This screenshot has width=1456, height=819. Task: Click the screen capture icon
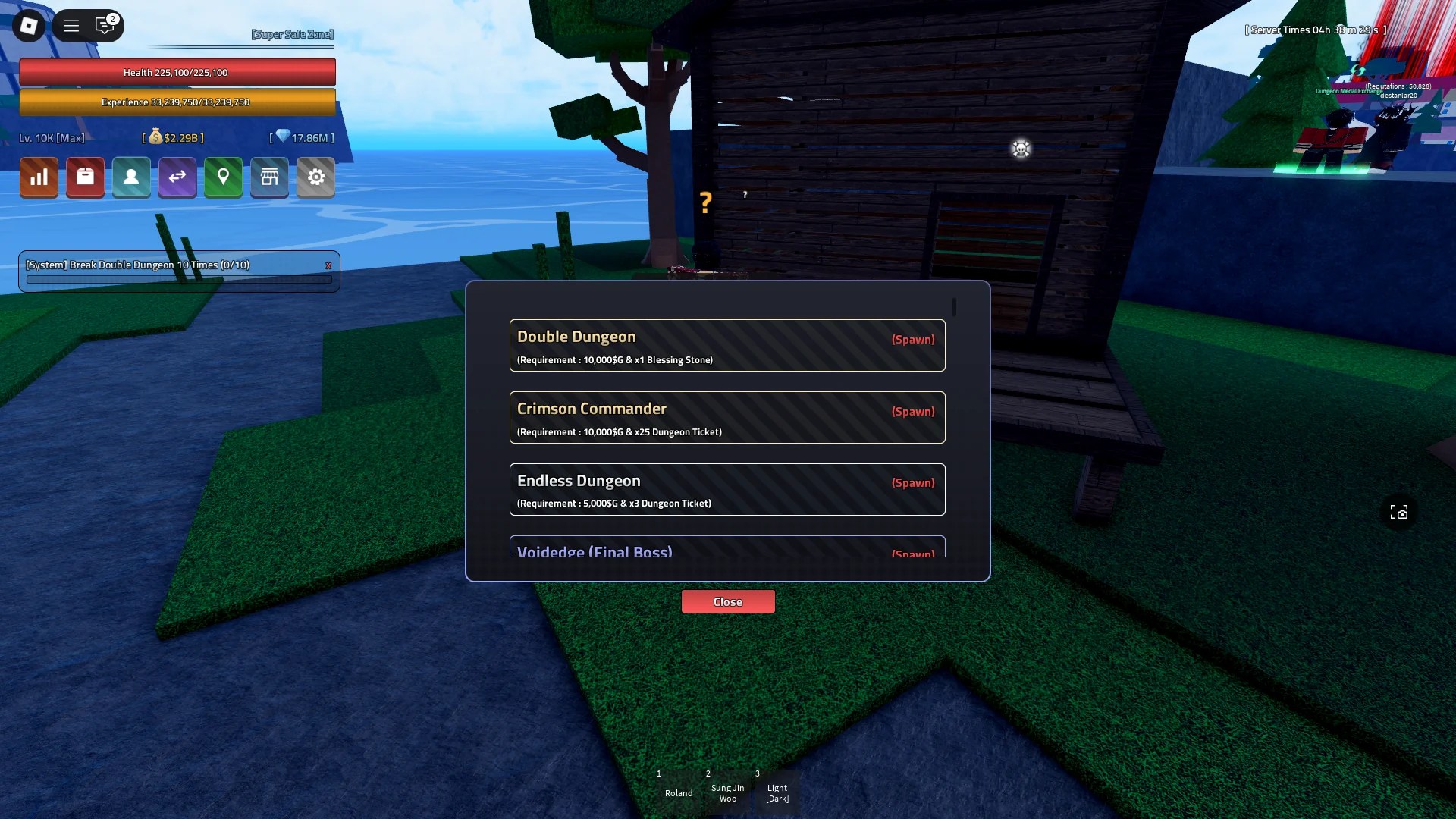(1399, 513)
